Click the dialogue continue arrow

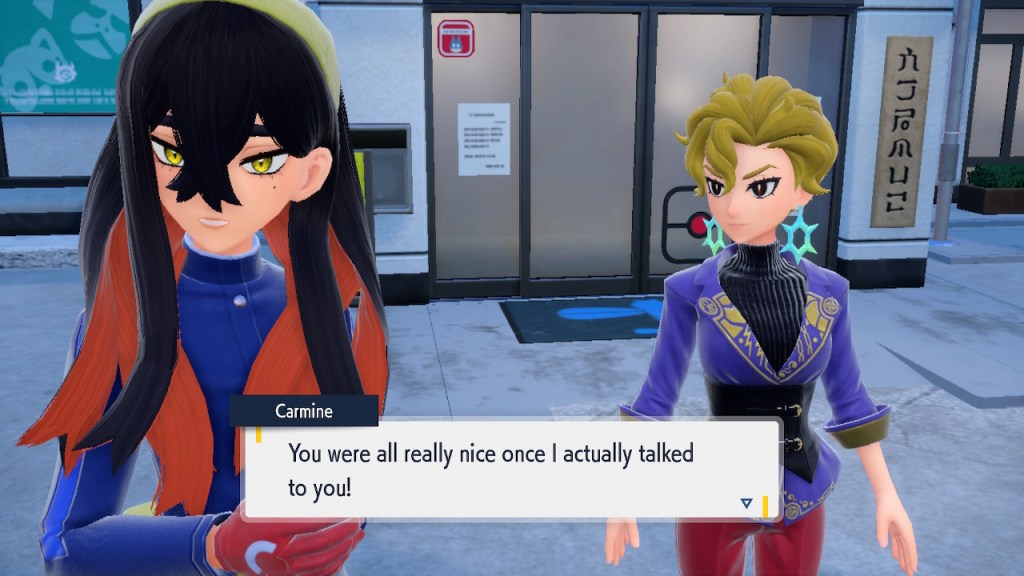746,503
